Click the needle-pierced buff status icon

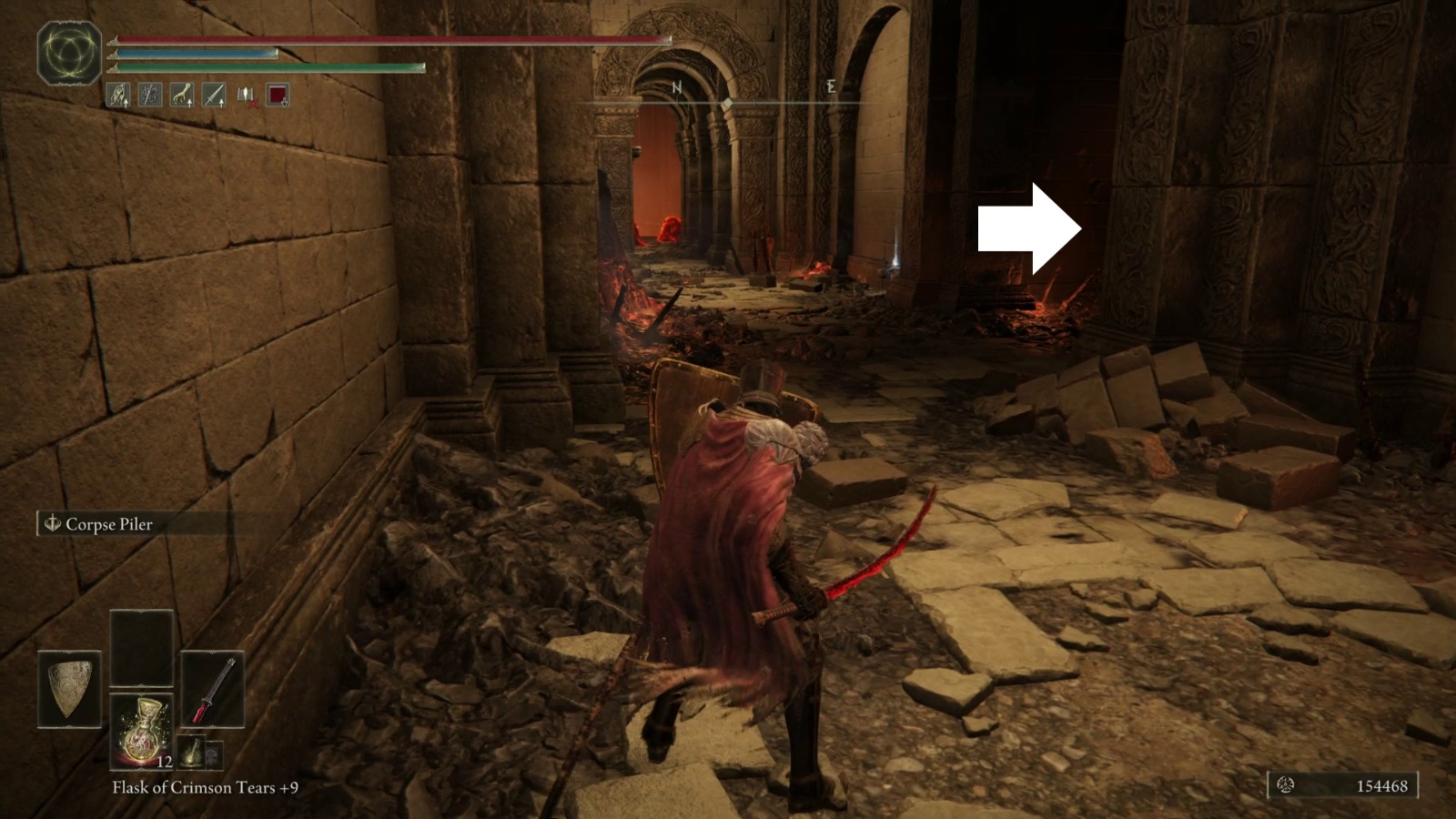point(149,95)
